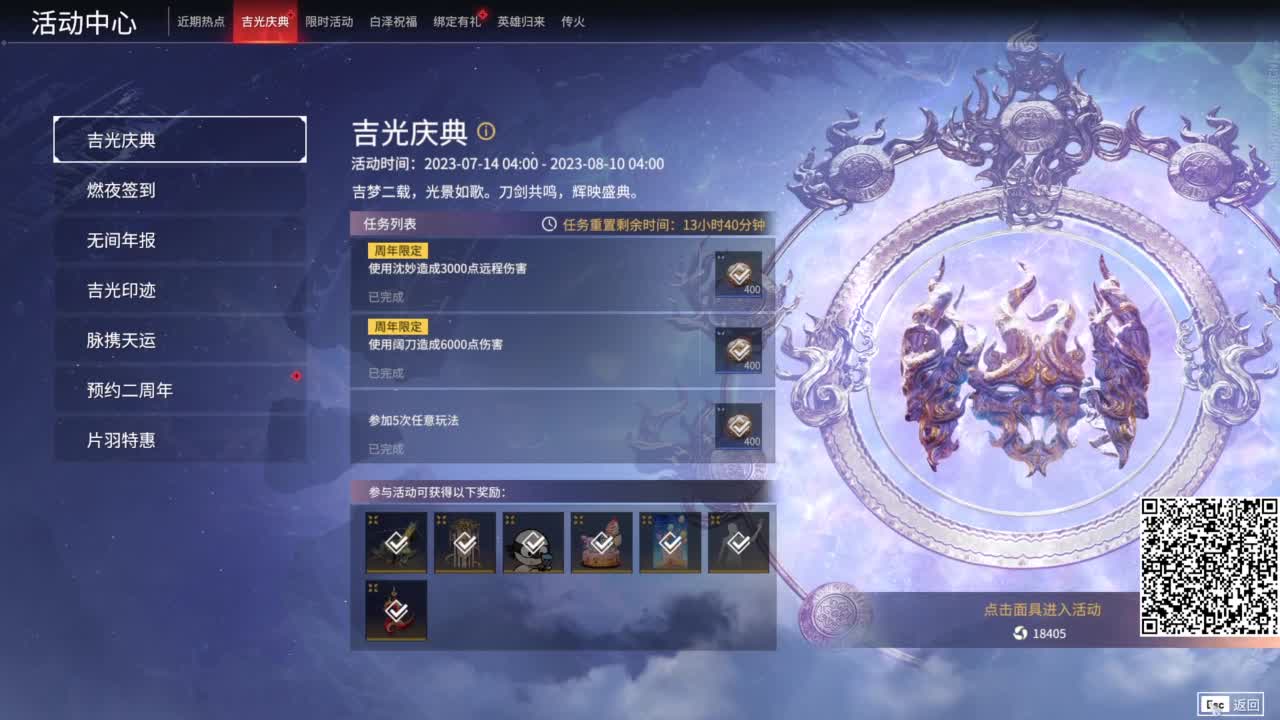The width and height of the screenshot is (1280, 720).
Task: Select the birthday cake reward item
Action: pyautogui.click(x=600, y=543)
